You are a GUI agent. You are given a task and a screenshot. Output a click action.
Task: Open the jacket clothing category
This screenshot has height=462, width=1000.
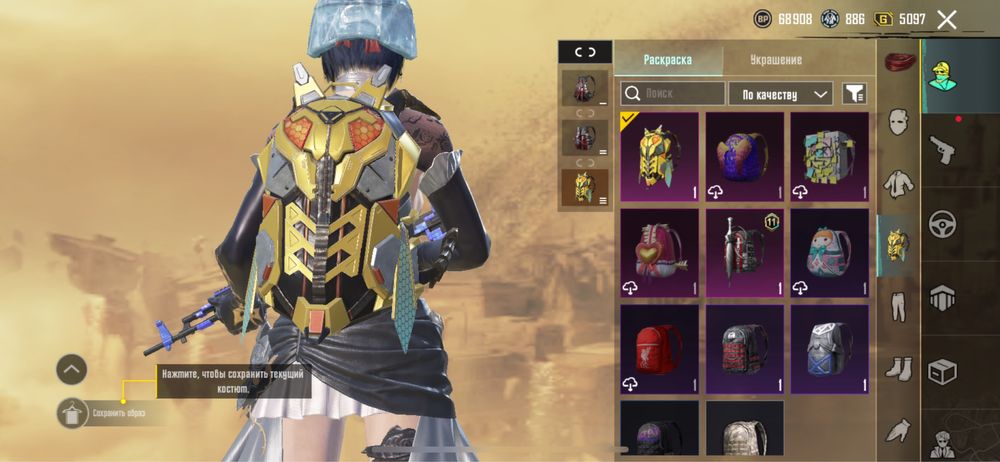[x=898, y=183]
